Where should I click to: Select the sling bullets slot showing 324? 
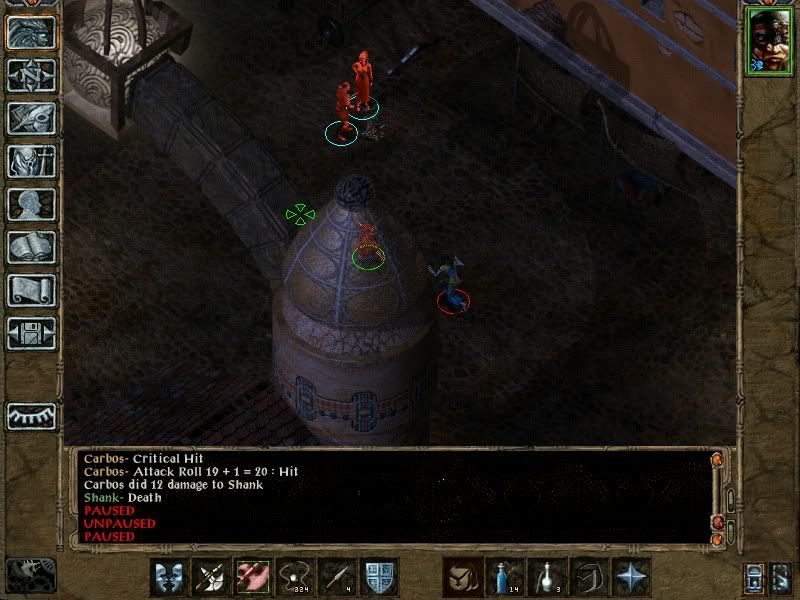[x=295, y=577]
